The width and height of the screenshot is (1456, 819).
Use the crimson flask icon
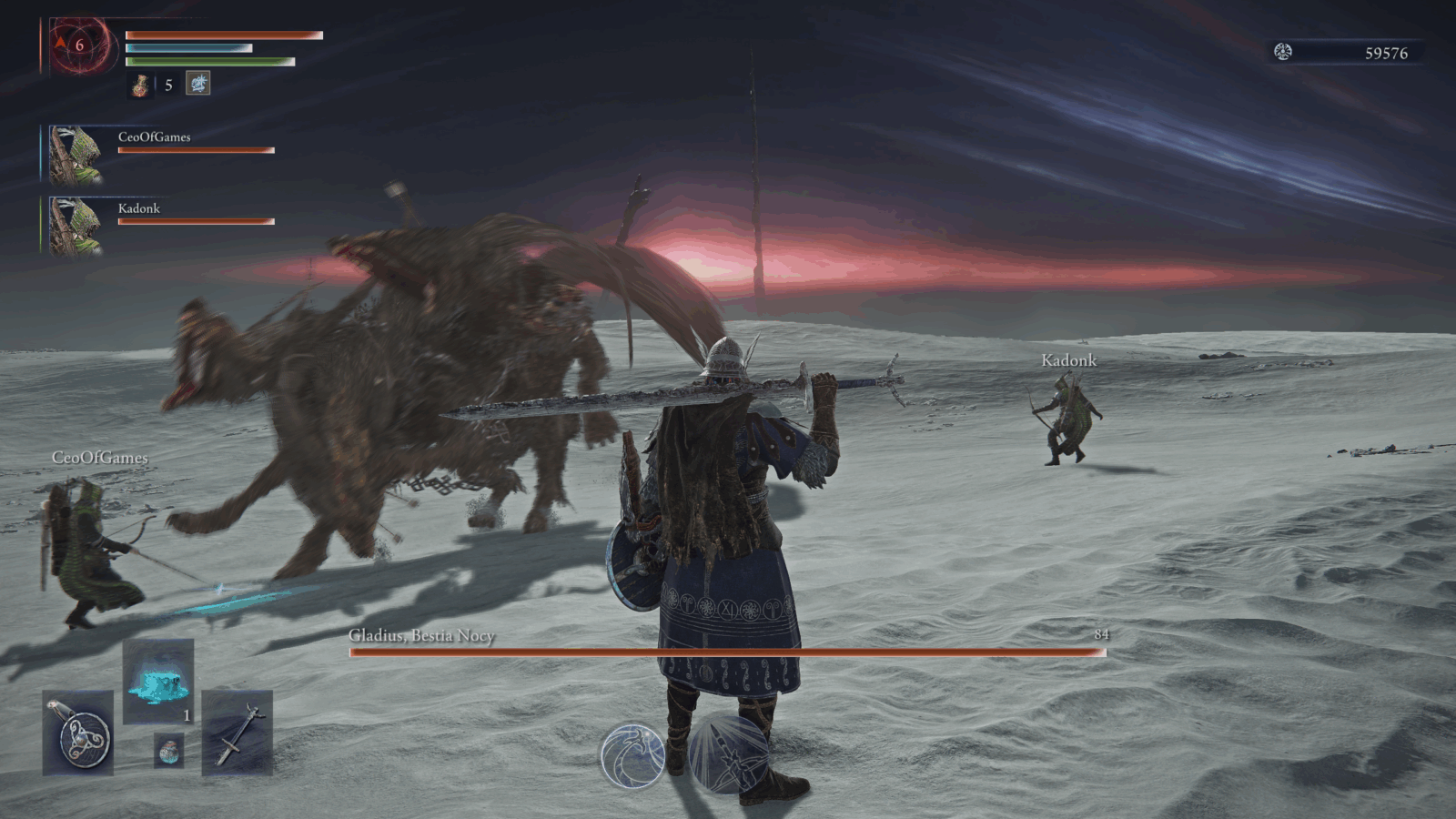click(141, 85)
